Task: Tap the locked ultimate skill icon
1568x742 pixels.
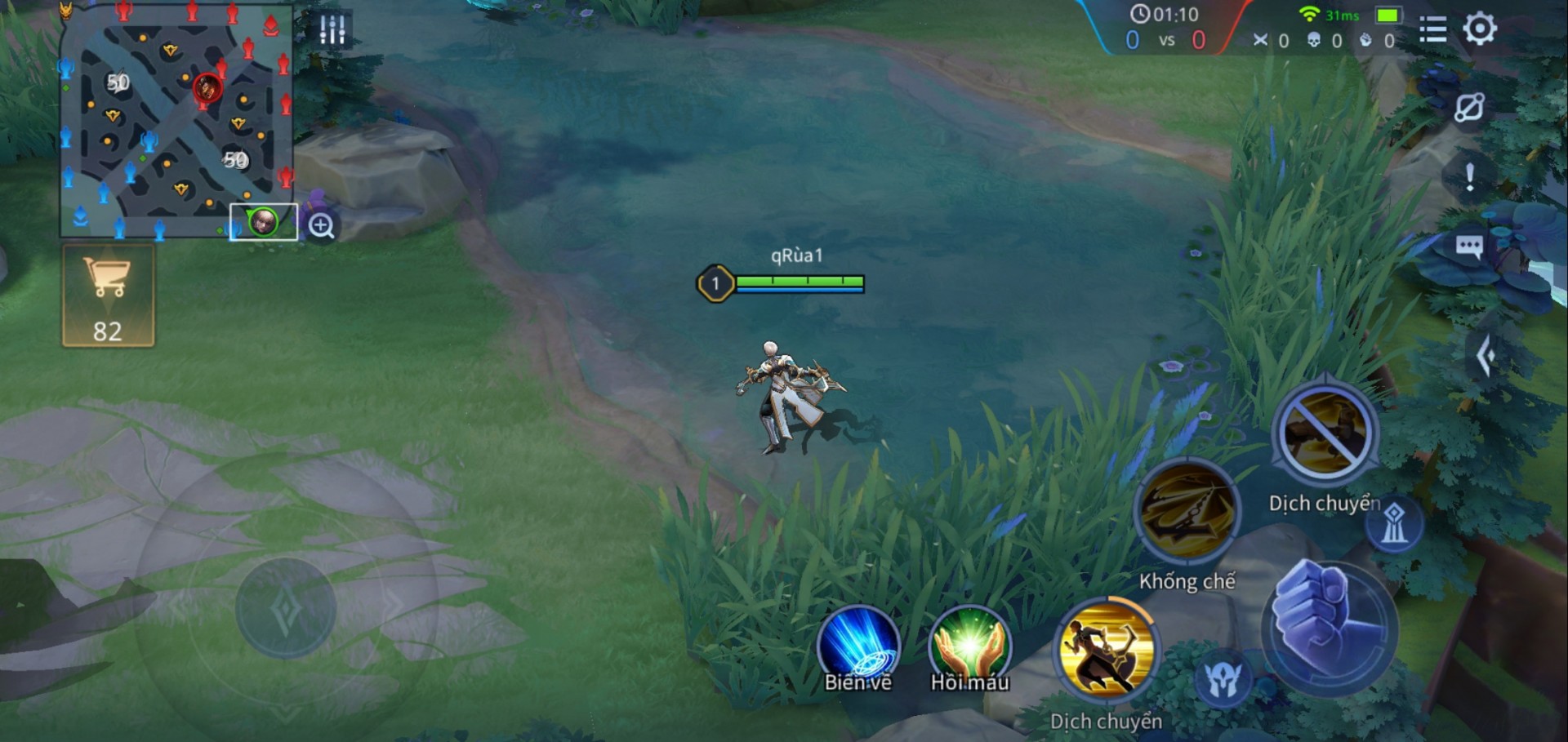Action: [x=1324, y=434]
